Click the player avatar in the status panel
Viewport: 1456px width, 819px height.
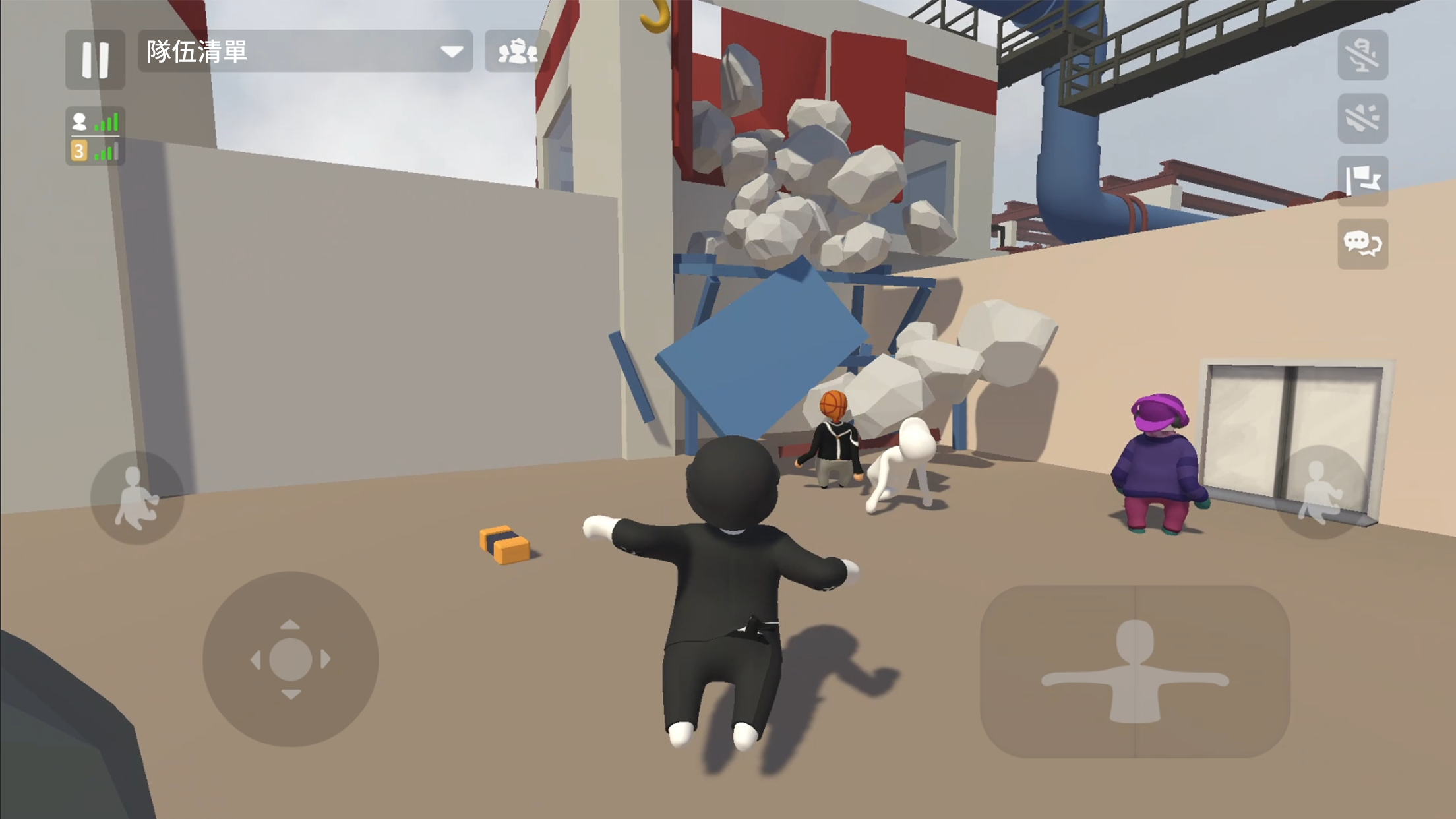[80, 121]
